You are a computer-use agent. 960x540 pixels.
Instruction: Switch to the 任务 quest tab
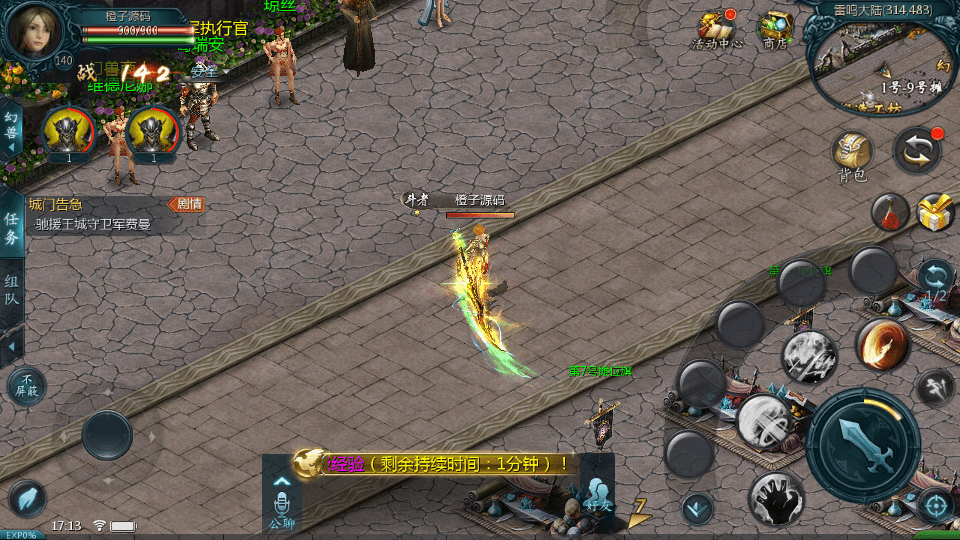point(12,227)
